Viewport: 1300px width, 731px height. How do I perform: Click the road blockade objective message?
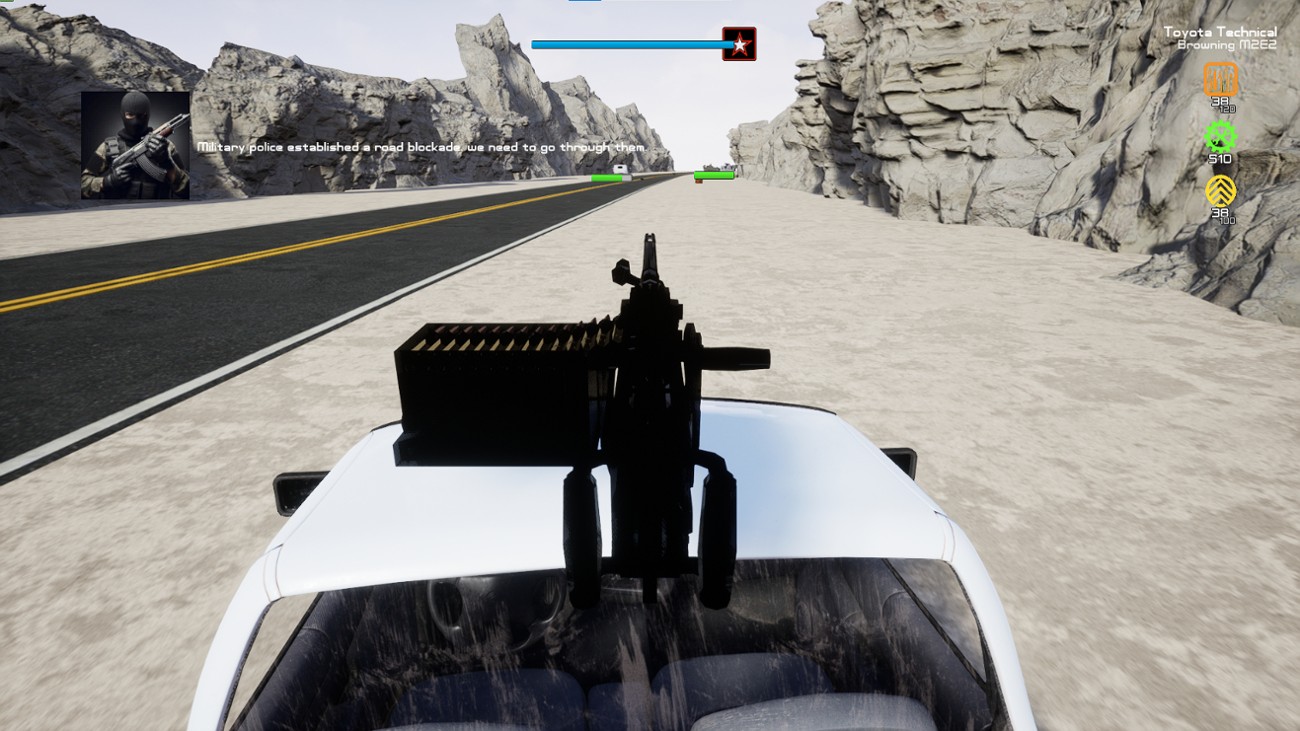[422, 146]
